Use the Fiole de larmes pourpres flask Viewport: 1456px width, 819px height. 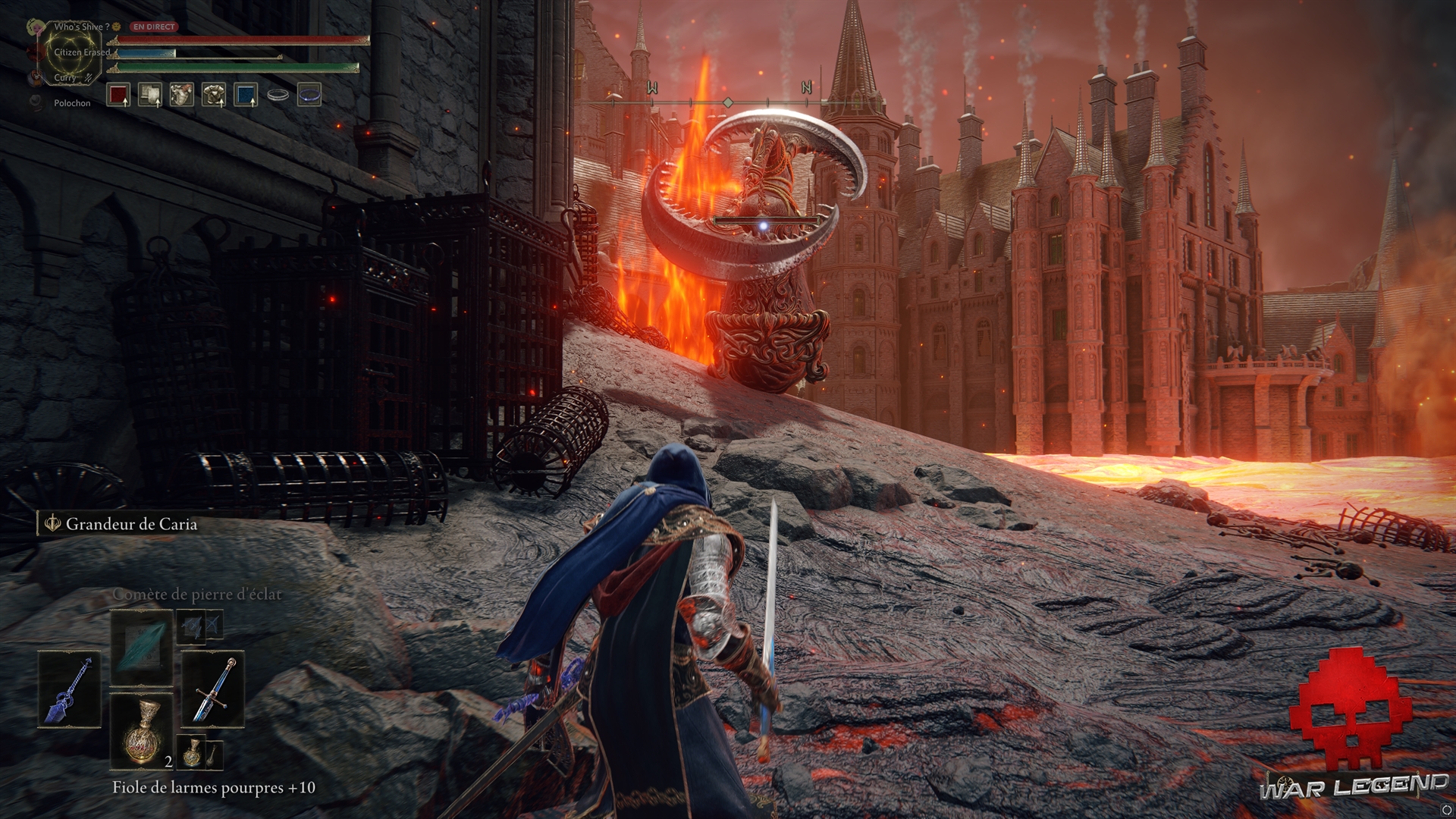(142, 730)
